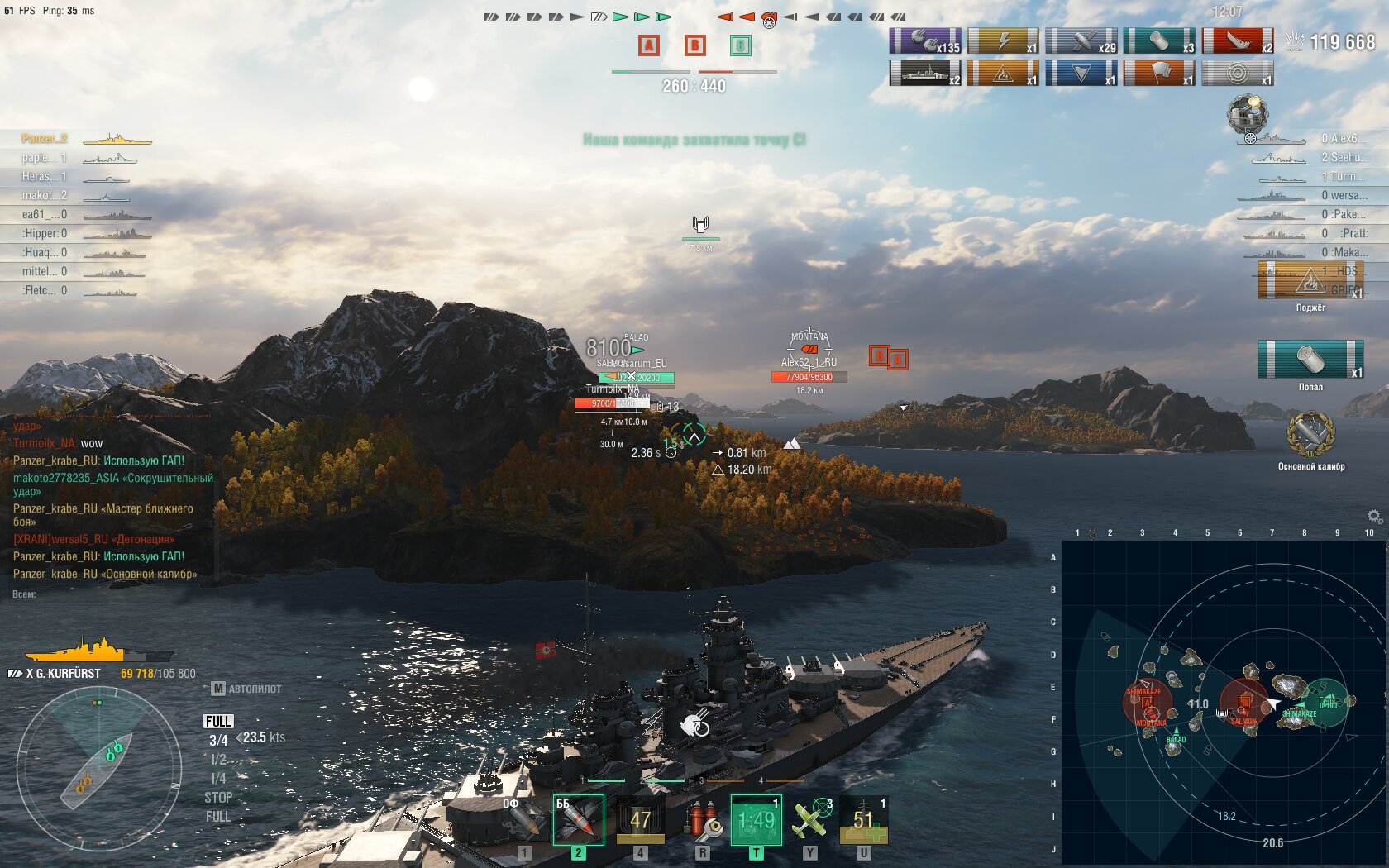The image size is (1389, 868).
Task: Click capture point A on the minimap
Action: tap(1148, 703)
